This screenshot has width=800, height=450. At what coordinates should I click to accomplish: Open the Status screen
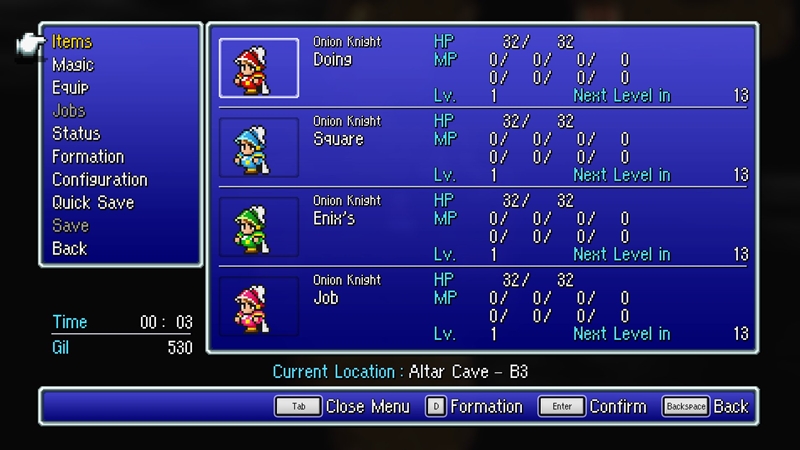click(76, 134)
